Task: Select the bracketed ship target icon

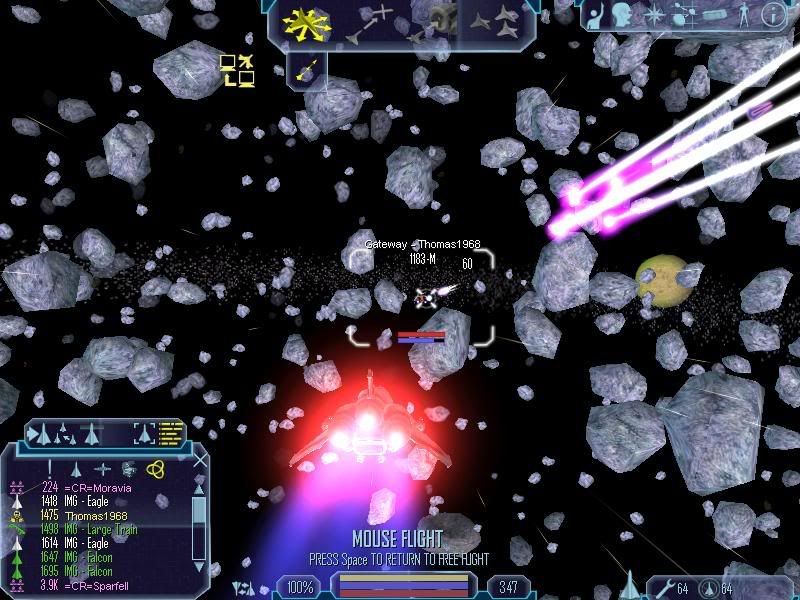Action: [146, 434]
